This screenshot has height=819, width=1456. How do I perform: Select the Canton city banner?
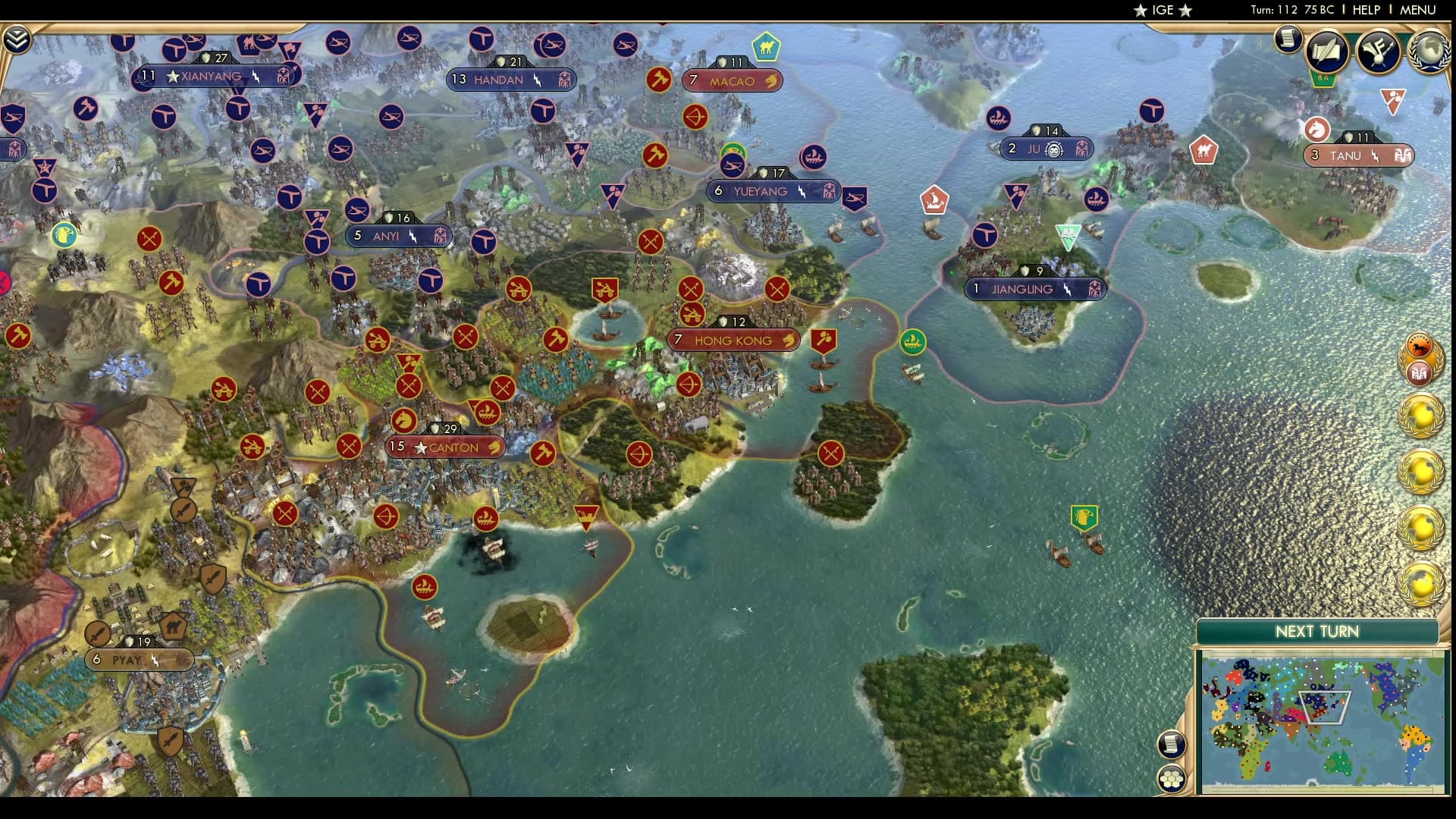444,447
